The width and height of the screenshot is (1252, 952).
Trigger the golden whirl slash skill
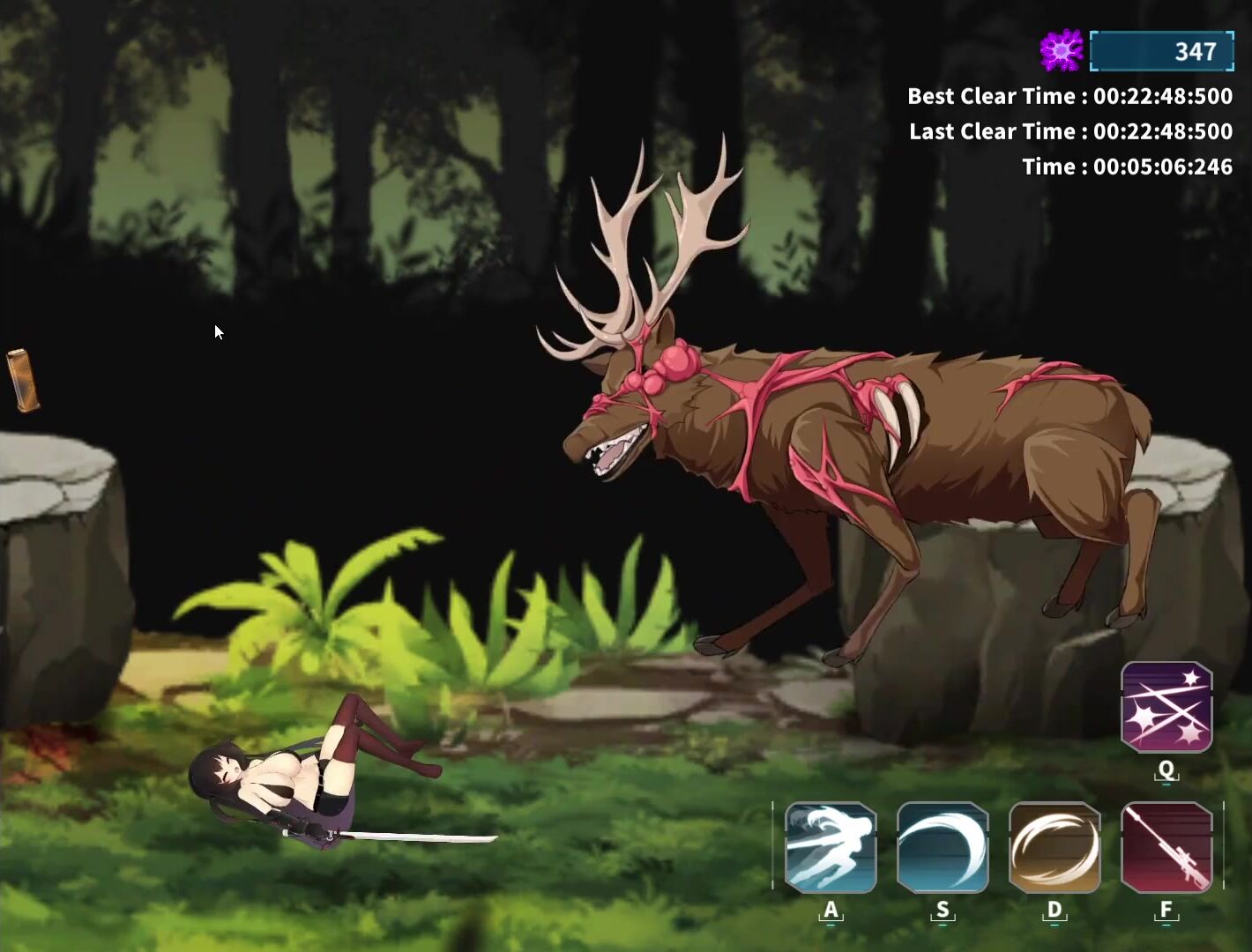point(1054,847)
